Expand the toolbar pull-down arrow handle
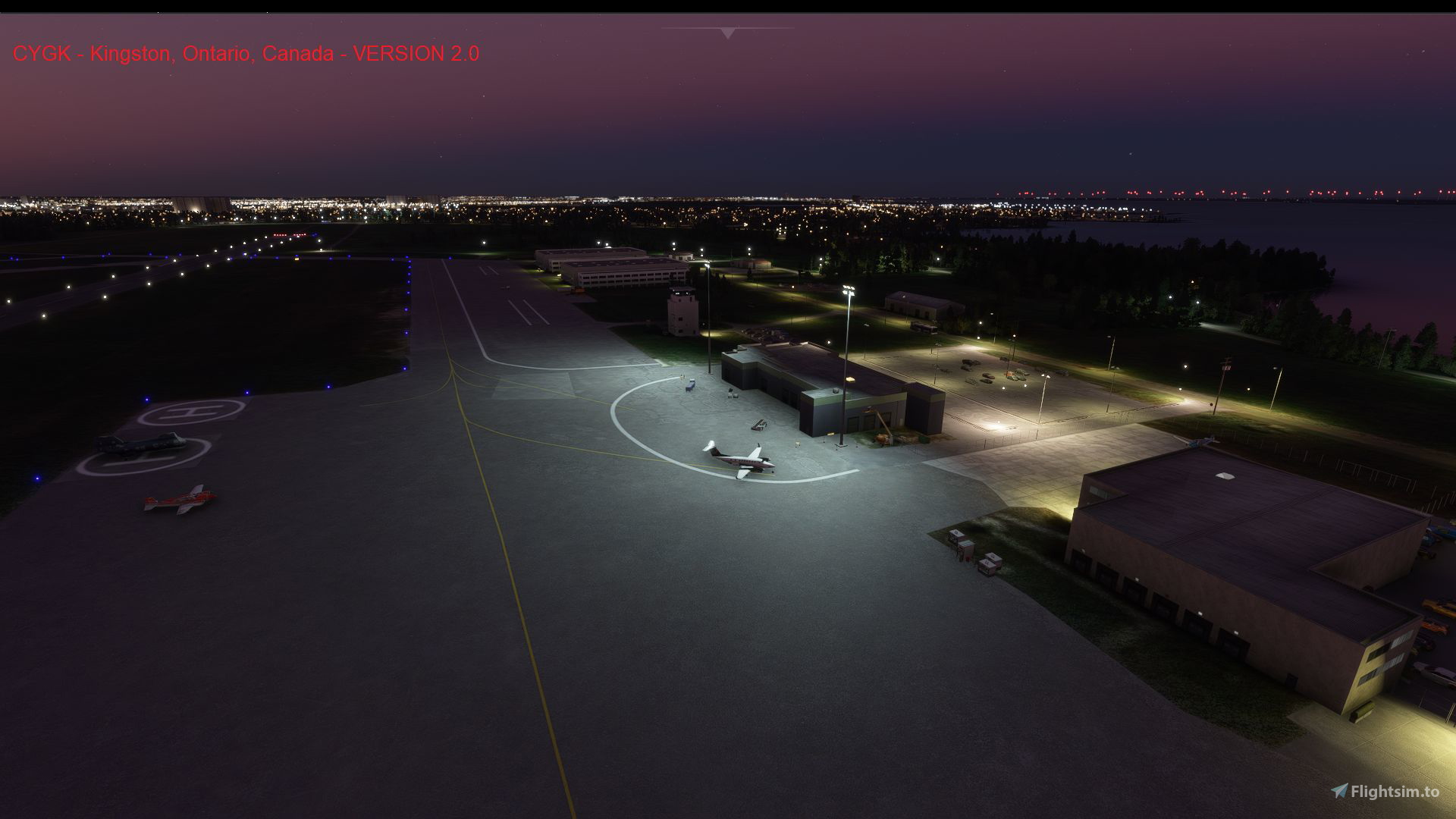Image resolution: width=1456 pixels, height=819 pixels. point(728,33)
